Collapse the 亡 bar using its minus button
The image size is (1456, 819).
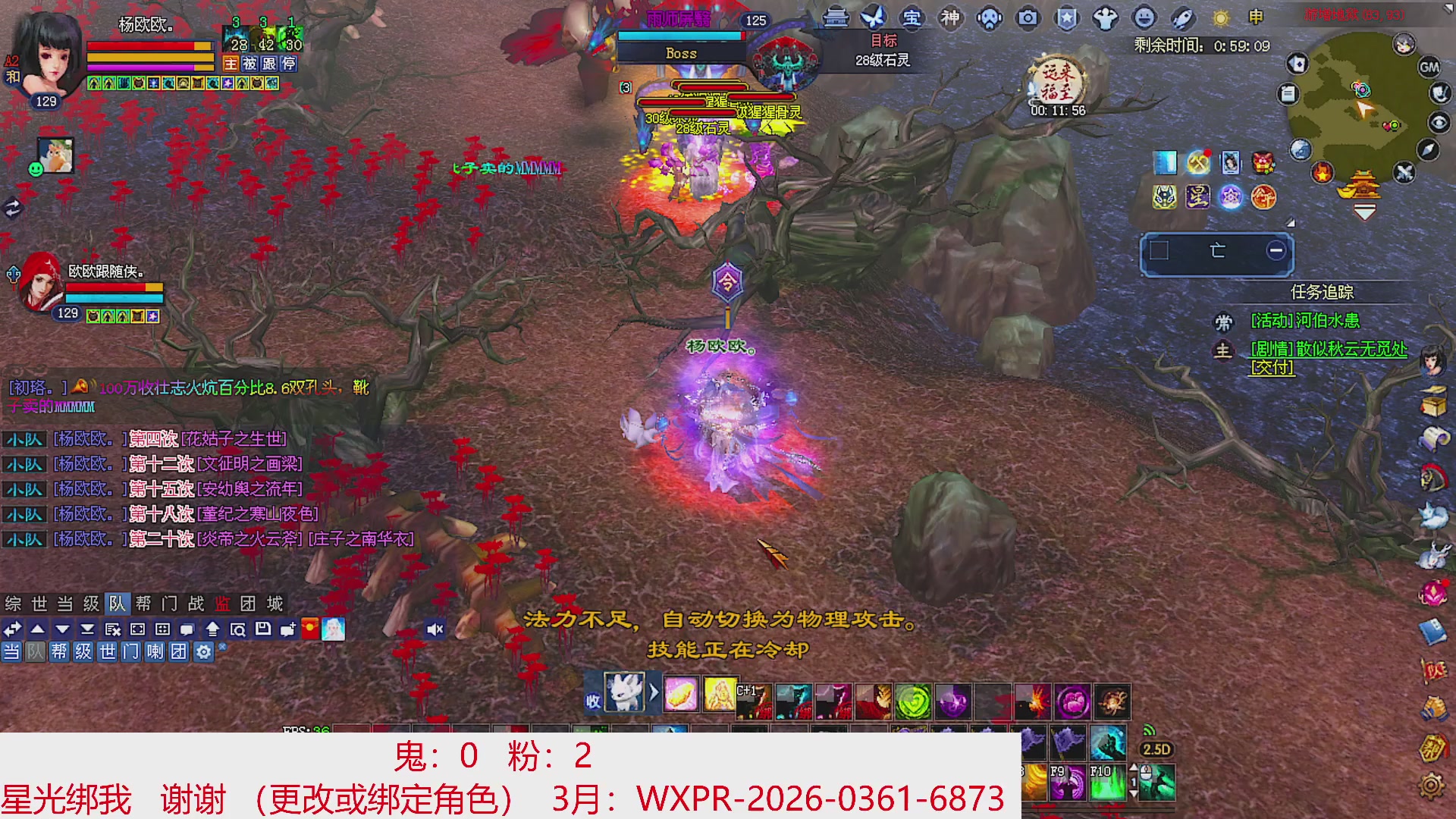(x=1277, y=250)
